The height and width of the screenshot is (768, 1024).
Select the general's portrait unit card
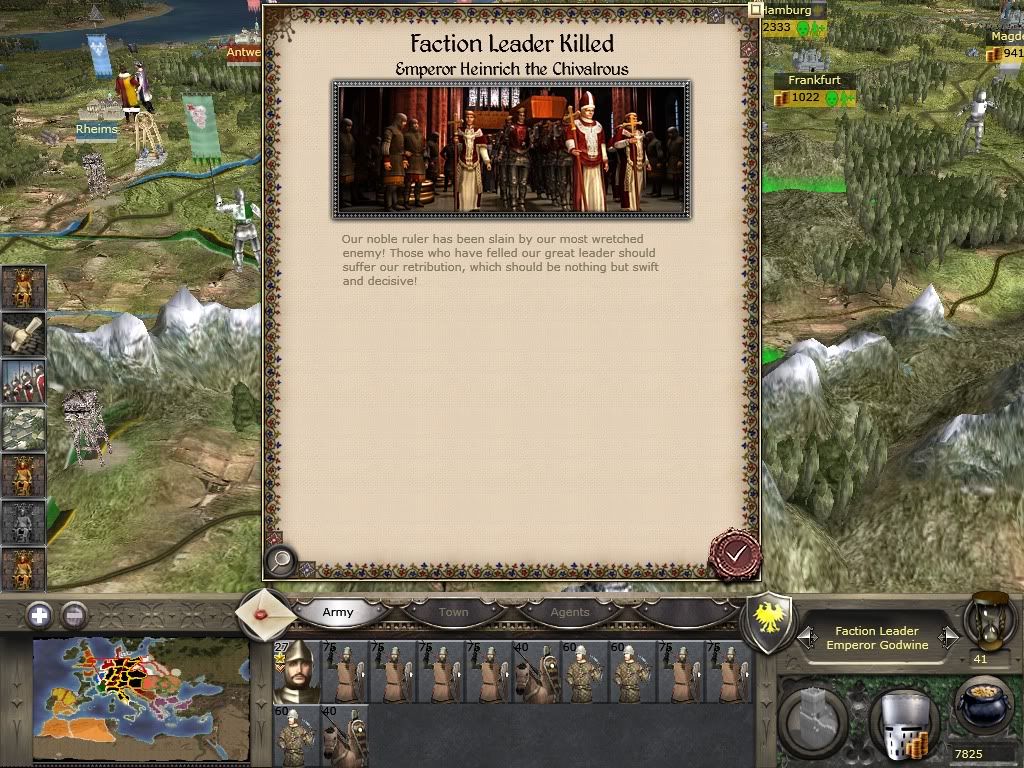[296, 670]
